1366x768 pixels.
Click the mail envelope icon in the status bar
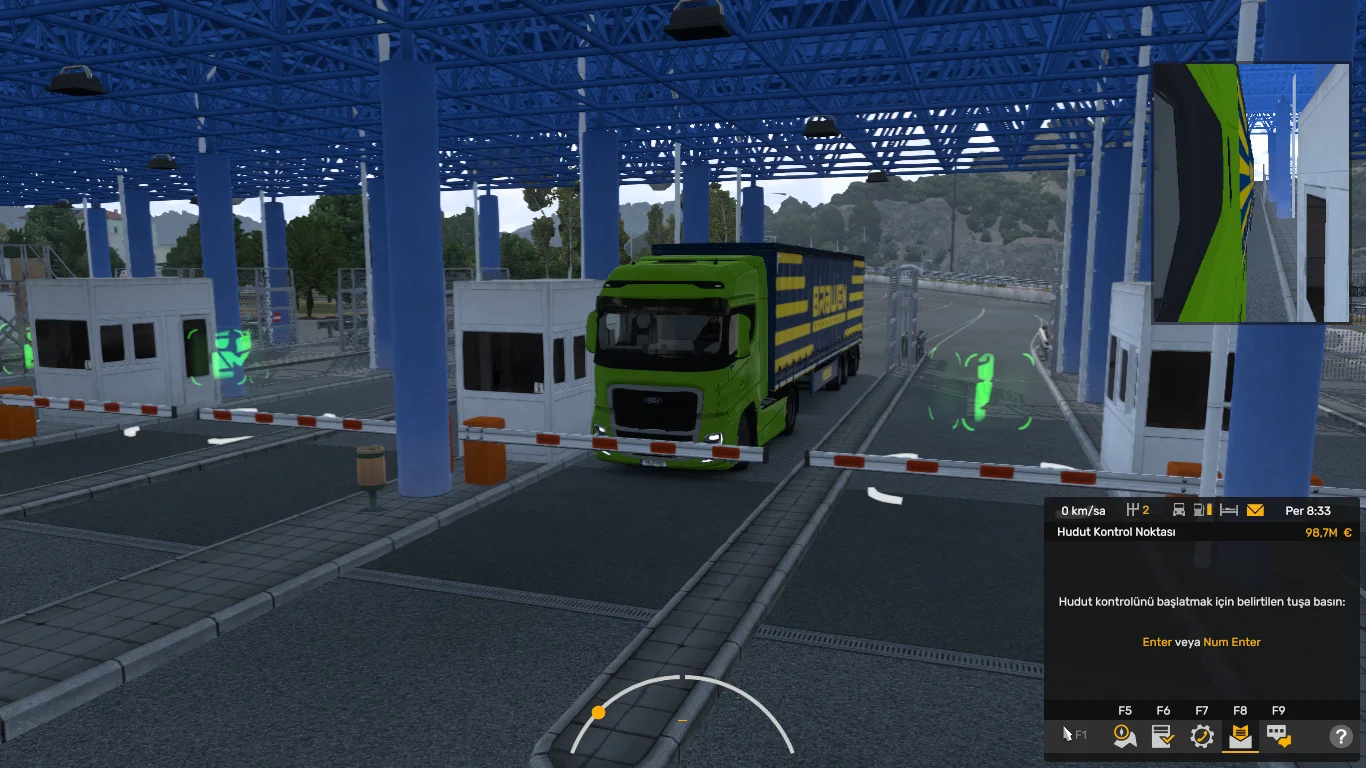[1254, 510]
